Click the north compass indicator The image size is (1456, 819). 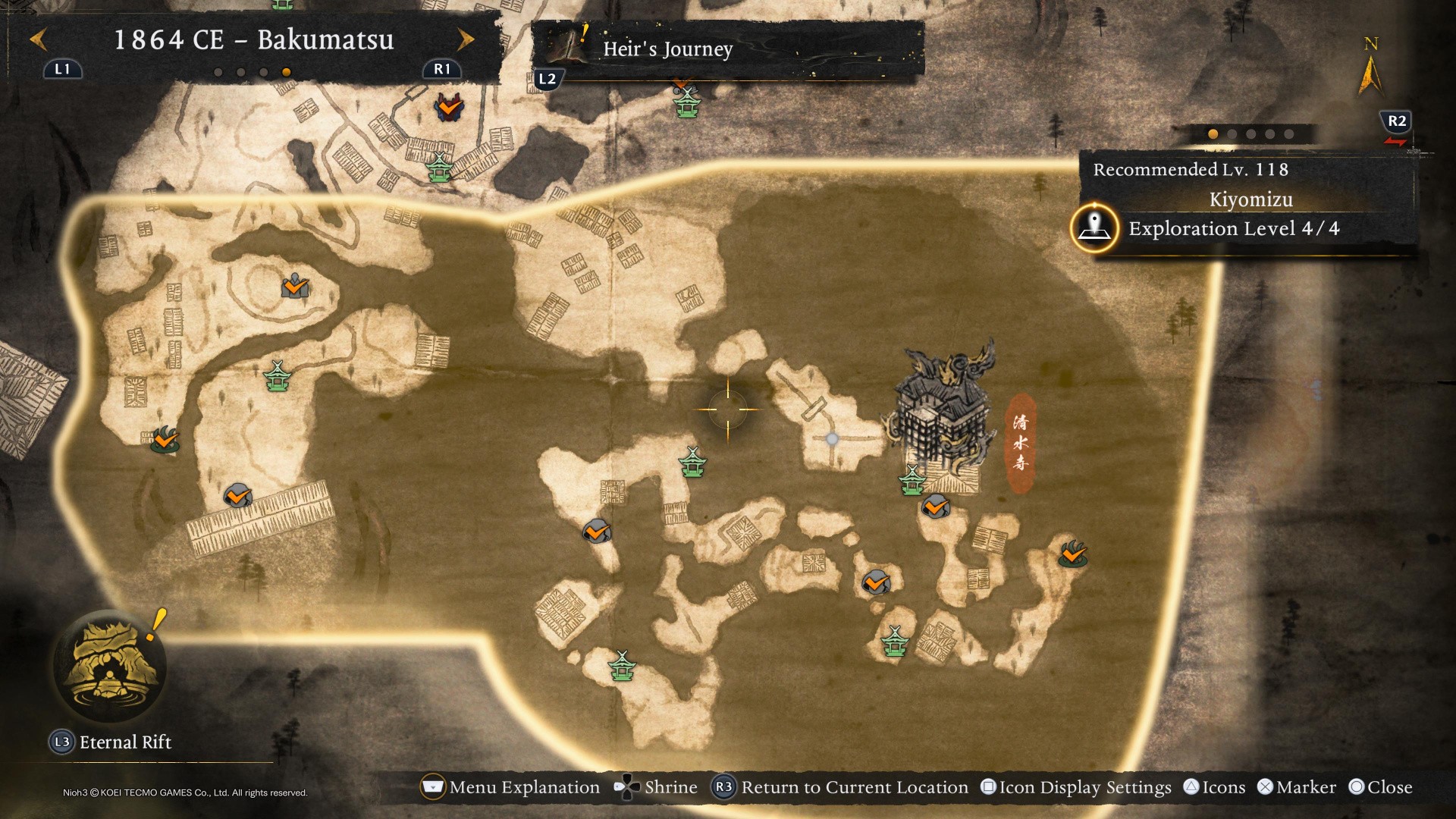(x=1370, y=68)
